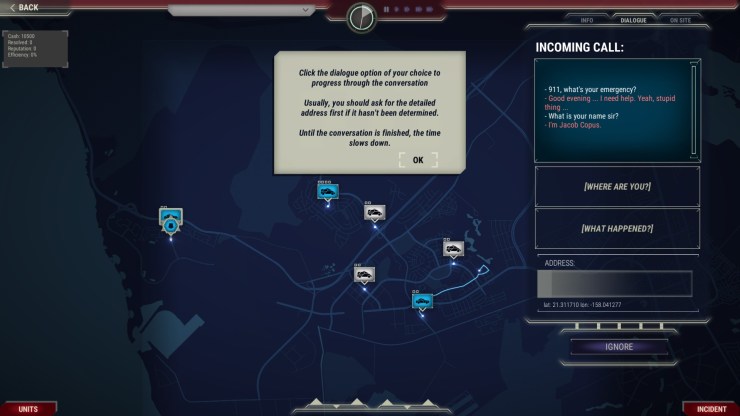740x416 pixels.
Task: Open the Units panel
Action: click(27, 409)
